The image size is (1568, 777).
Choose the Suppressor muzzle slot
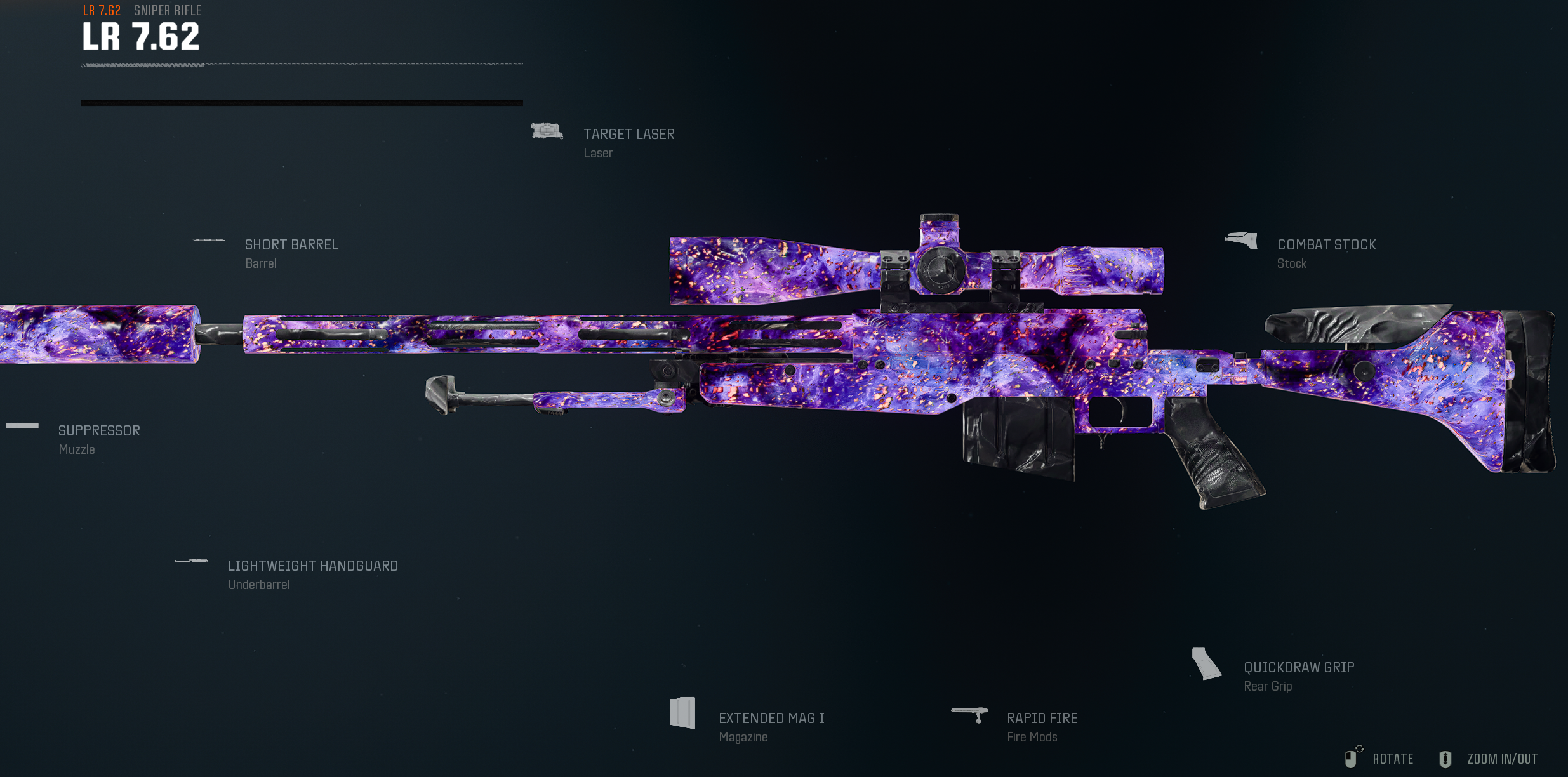click(98, 431)
